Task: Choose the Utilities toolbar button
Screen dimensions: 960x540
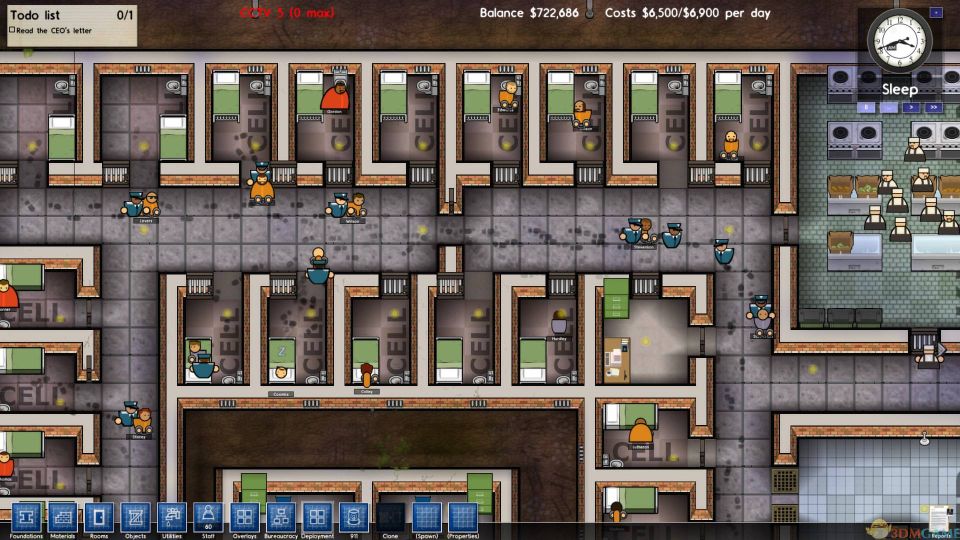Action: pyautogui.click(x=171, y=517)
